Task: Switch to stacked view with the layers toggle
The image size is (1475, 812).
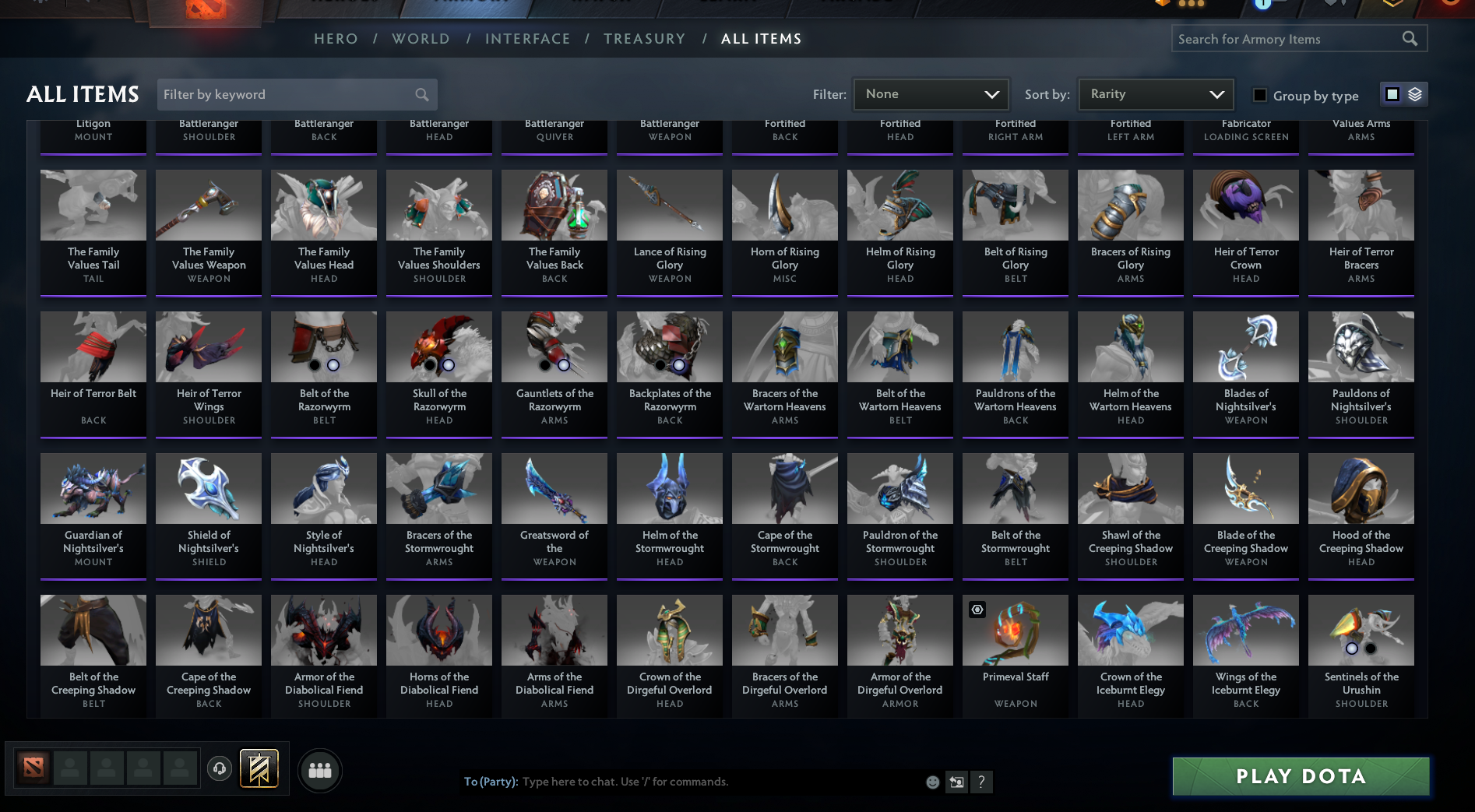Action: [x=1413, y=93]
